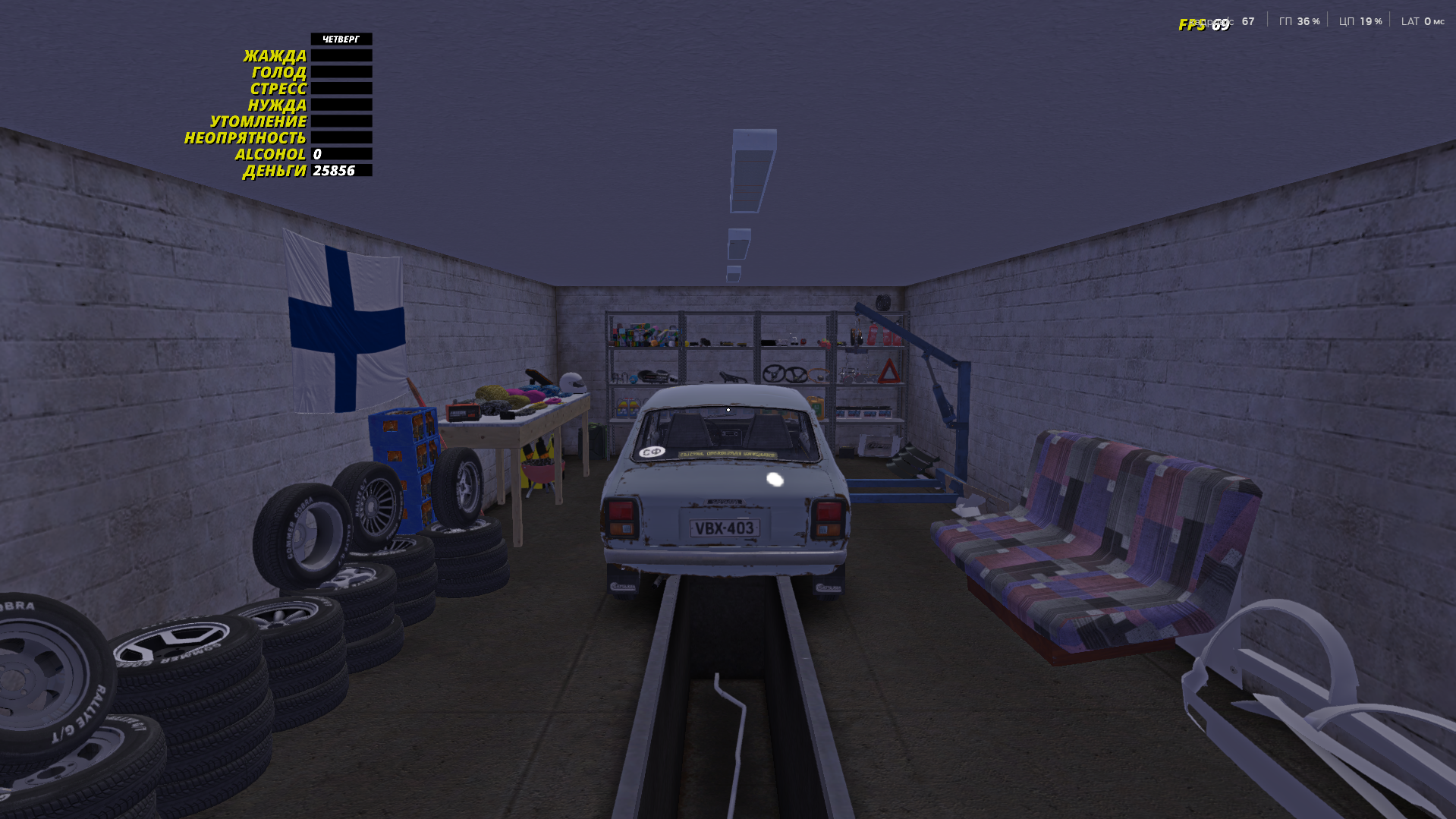
Task: Pick up the orange battery charger on the table
Action: coord(464,411)
